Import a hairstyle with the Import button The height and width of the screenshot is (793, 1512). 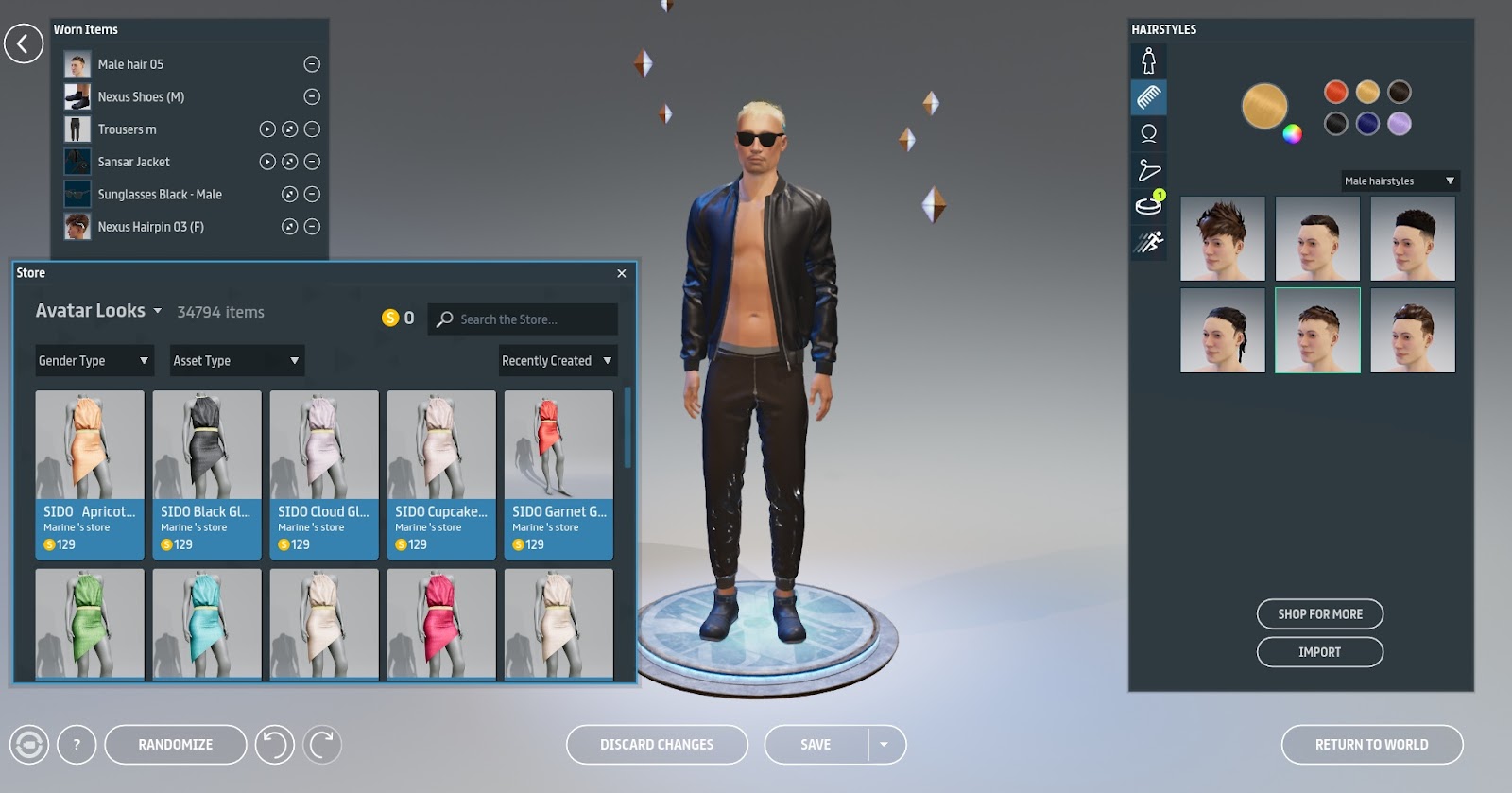pos(1319,652)
